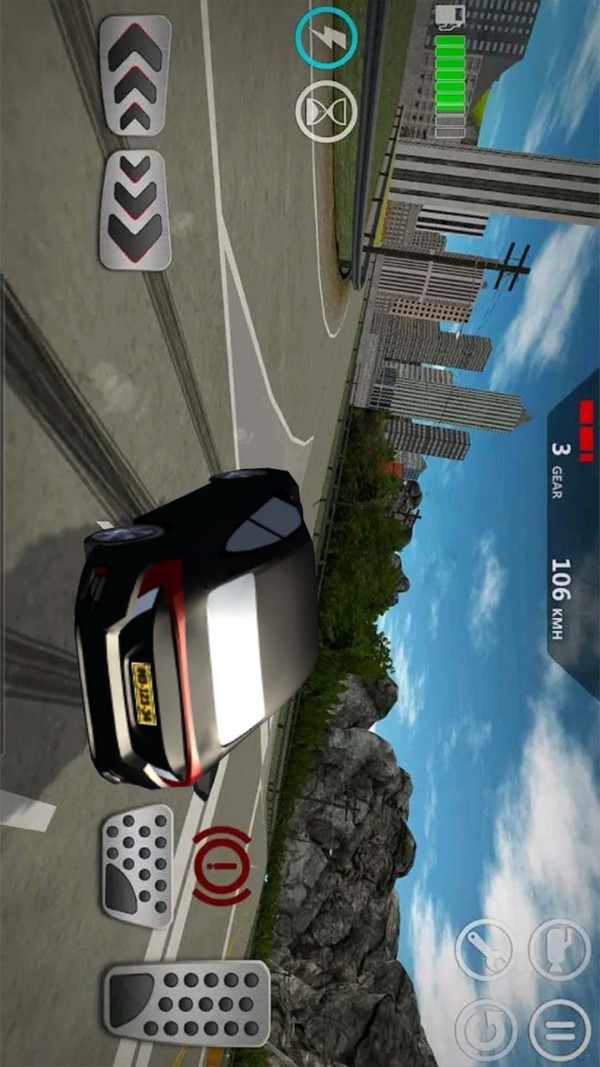Engage the red handbrake icon
The height and width of the screenshot is (1067, 600).
coord(221,866)
